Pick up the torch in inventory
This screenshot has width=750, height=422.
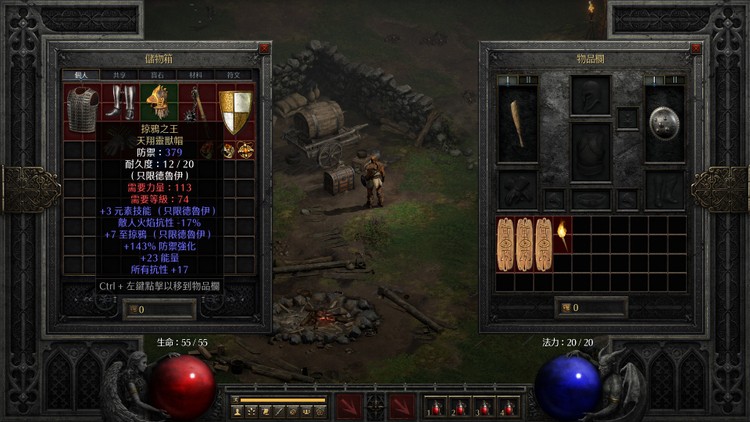pos(562,236)
